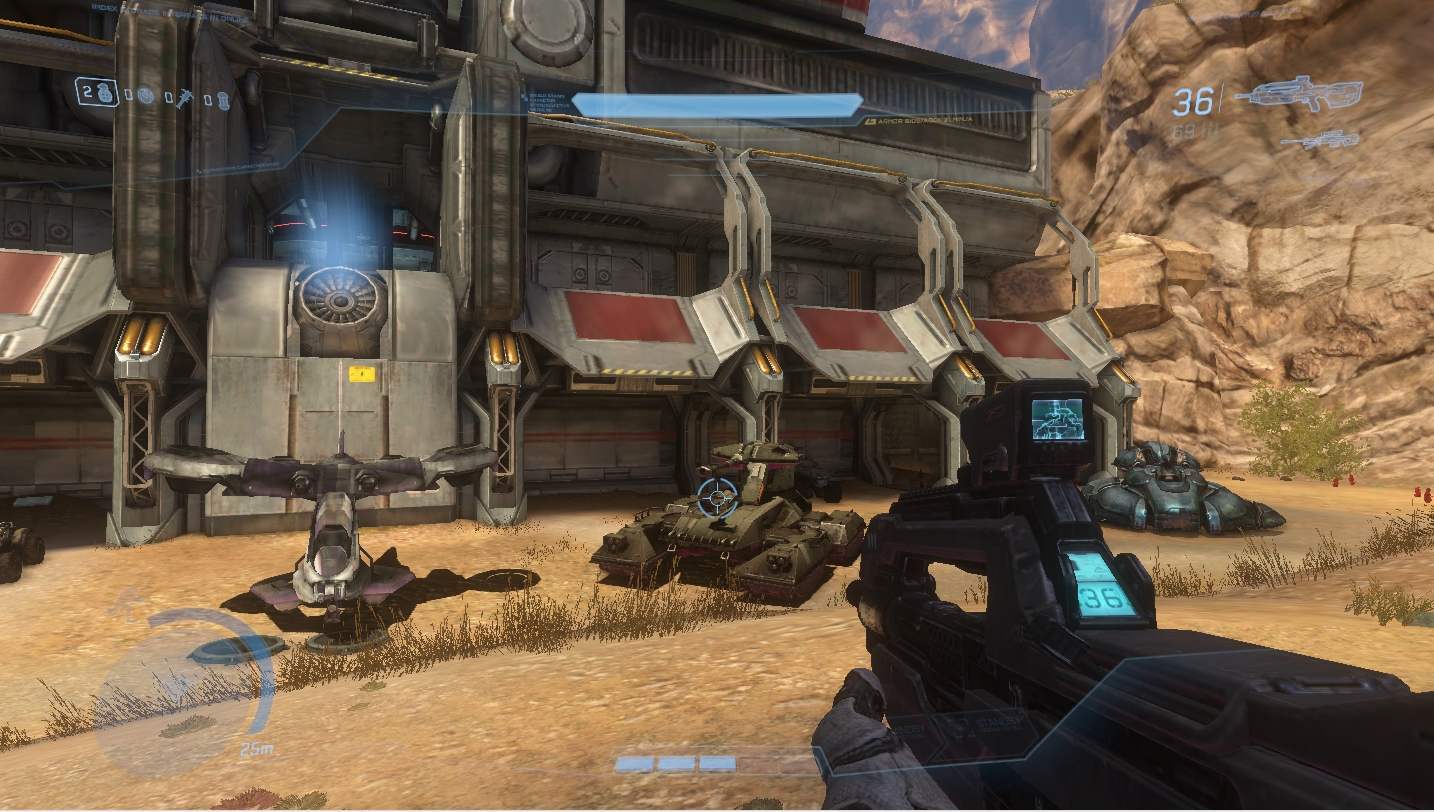Click the sniper rifle secondary weapon icon
The height and width of the screenshot is (812, 1434).
1320,142
